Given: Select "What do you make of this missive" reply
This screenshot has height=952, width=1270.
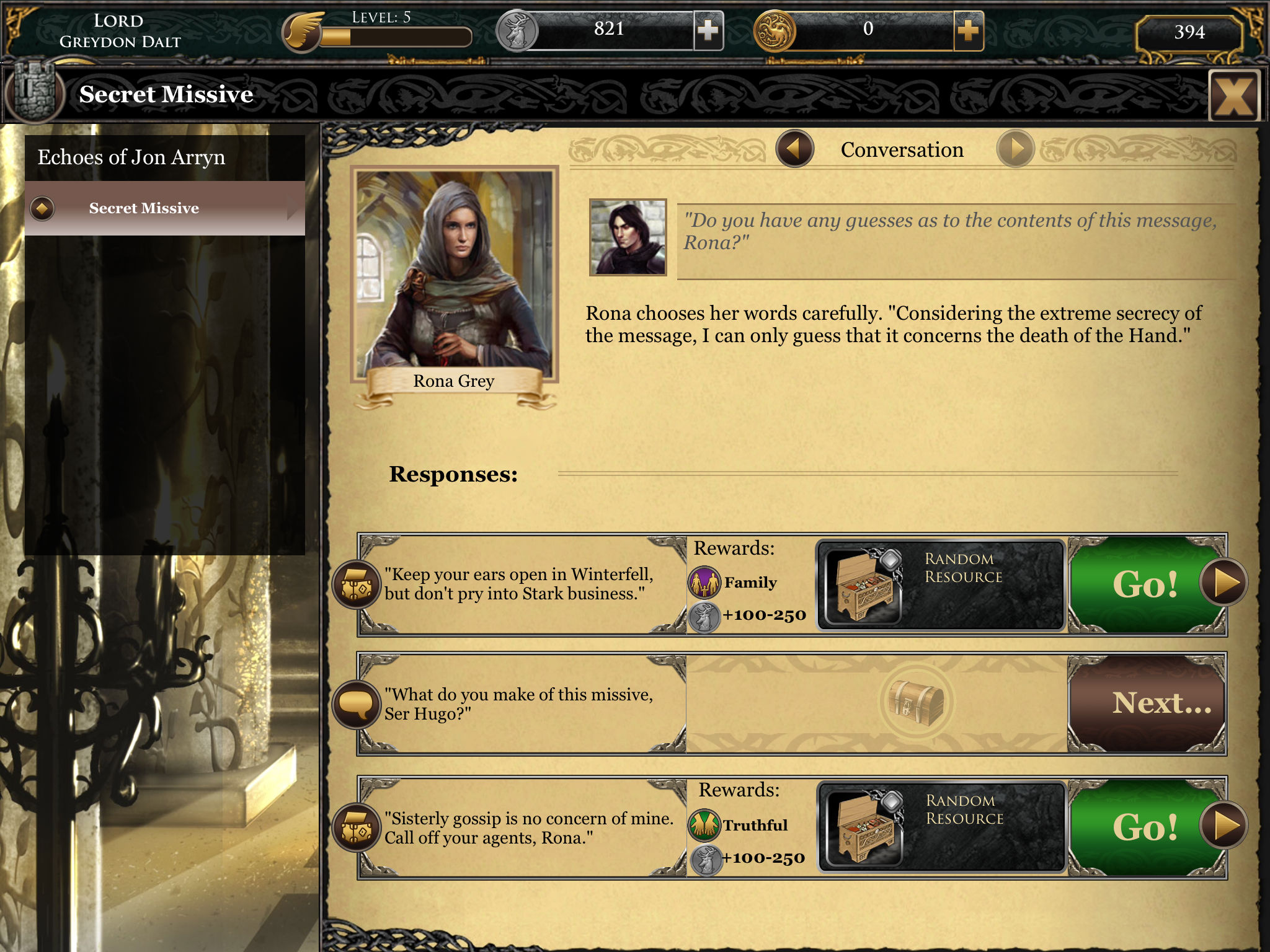Looking at the screenshot, I should tap(518, 704).
